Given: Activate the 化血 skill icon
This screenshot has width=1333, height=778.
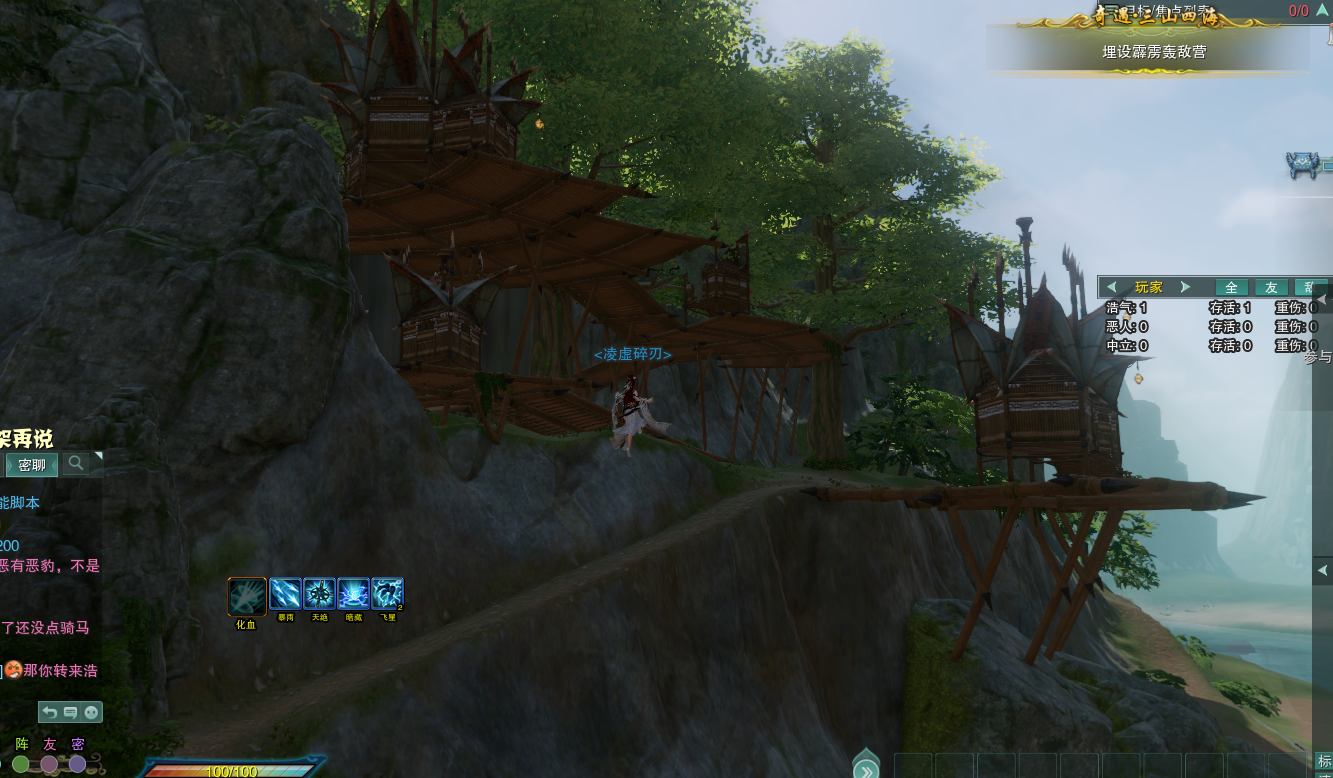Looking at the screenshot, I should click(247, 596).
